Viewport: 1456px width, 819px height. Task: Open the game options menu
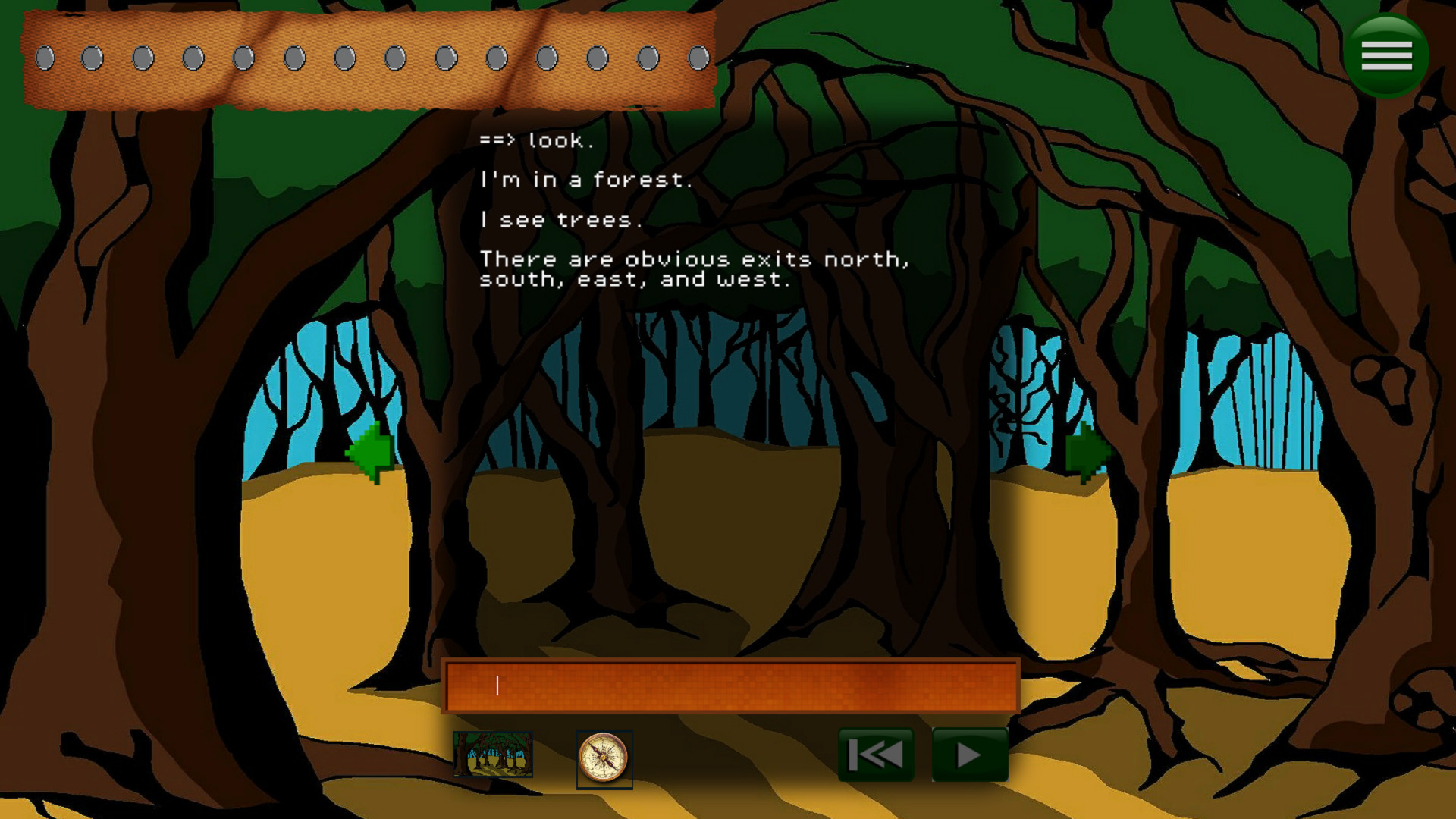(x=1386, y=54)
